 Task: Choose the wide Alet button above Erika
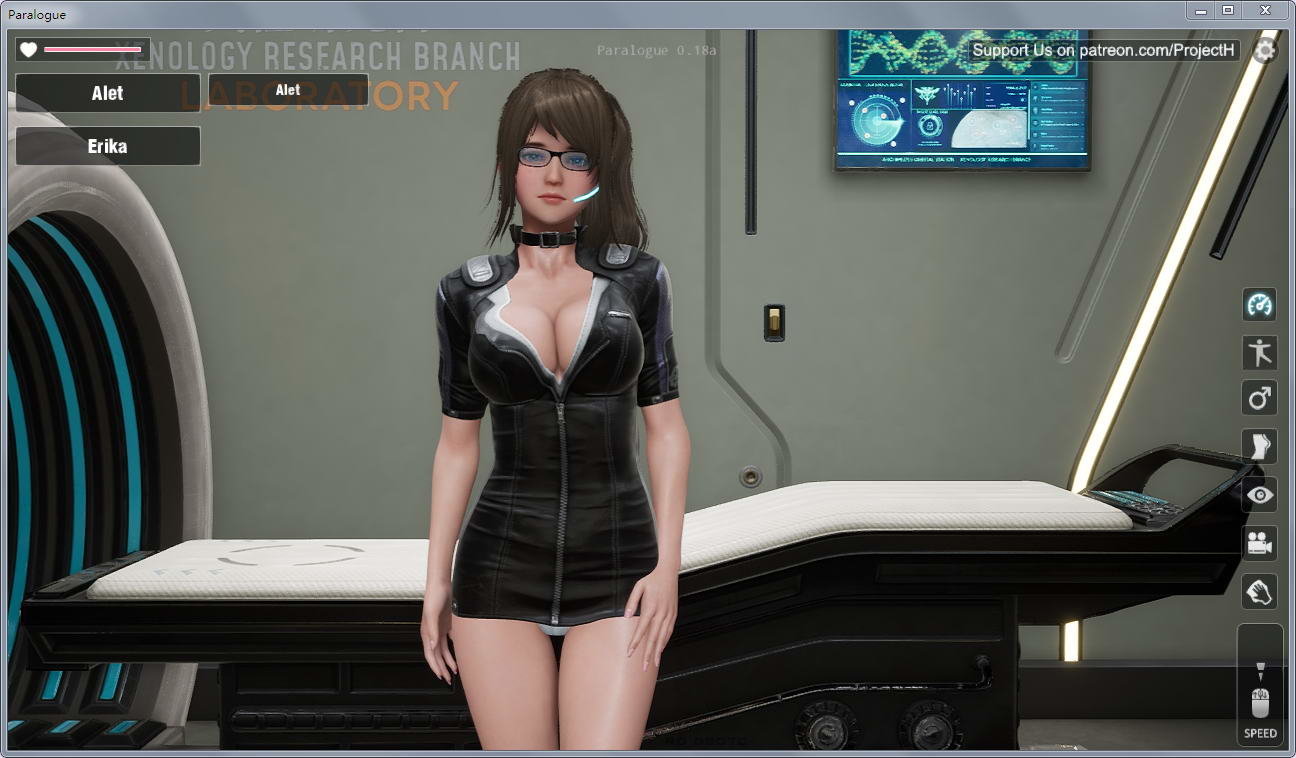(108, 93)
